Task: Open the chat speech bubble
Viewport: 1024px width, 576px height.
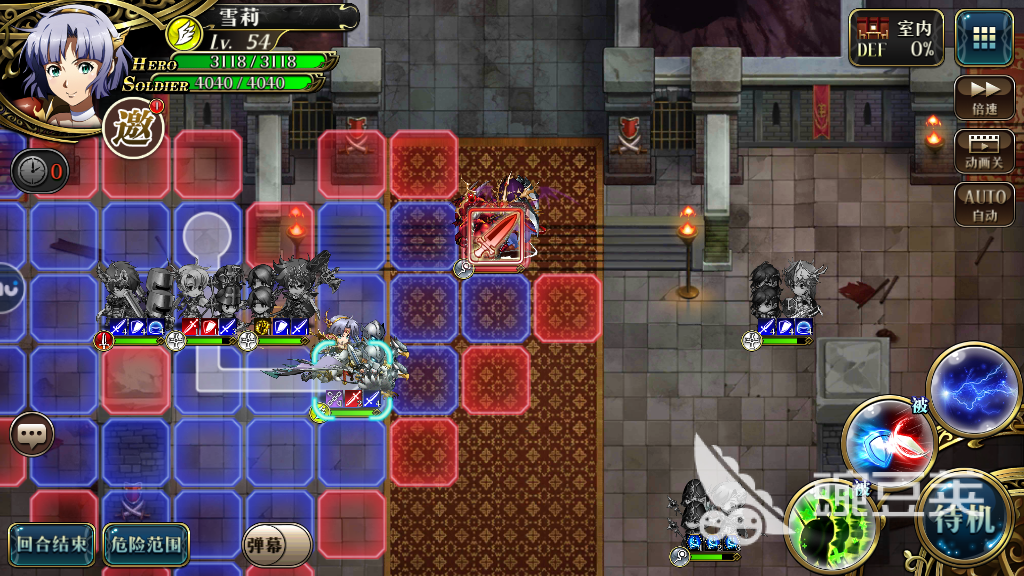Action: click(32, 435)
